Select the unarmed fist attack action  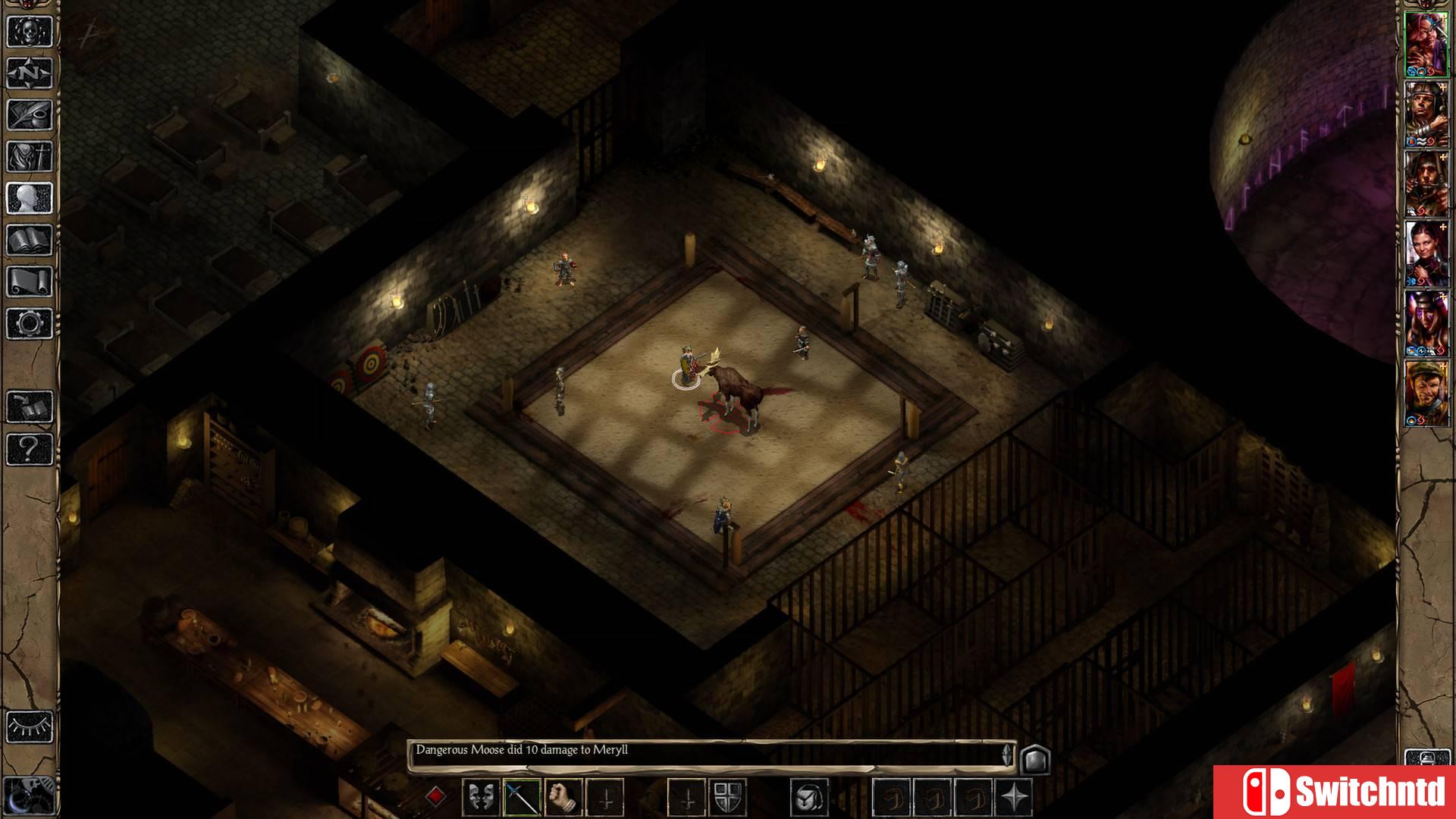point(562,797)
